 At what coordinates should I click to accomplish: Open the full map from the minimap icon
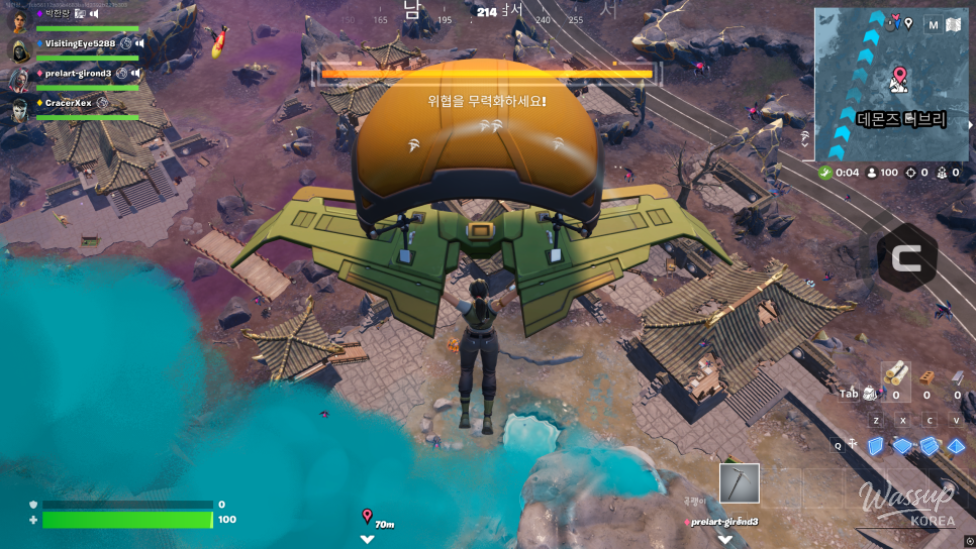[x=952, y=24]
